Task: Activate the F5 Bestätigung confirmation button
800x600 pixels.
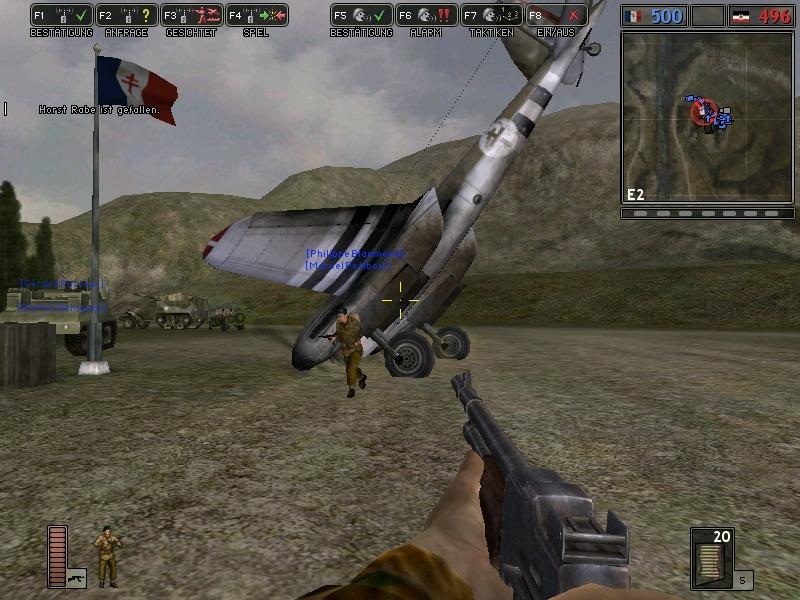Action: (x=362, y=16)
